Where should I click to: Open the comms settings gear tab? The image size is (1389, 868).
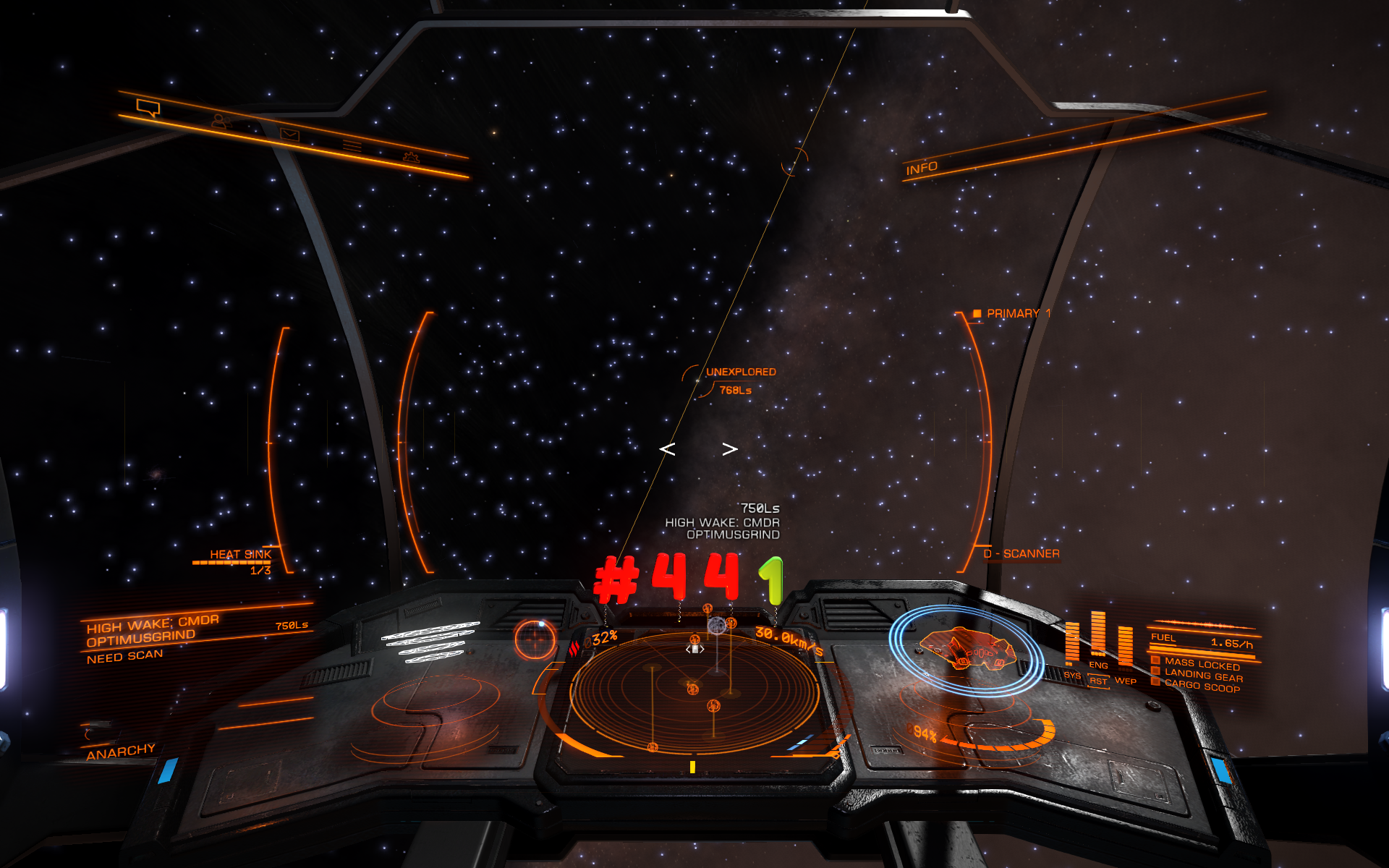(411, 156)
